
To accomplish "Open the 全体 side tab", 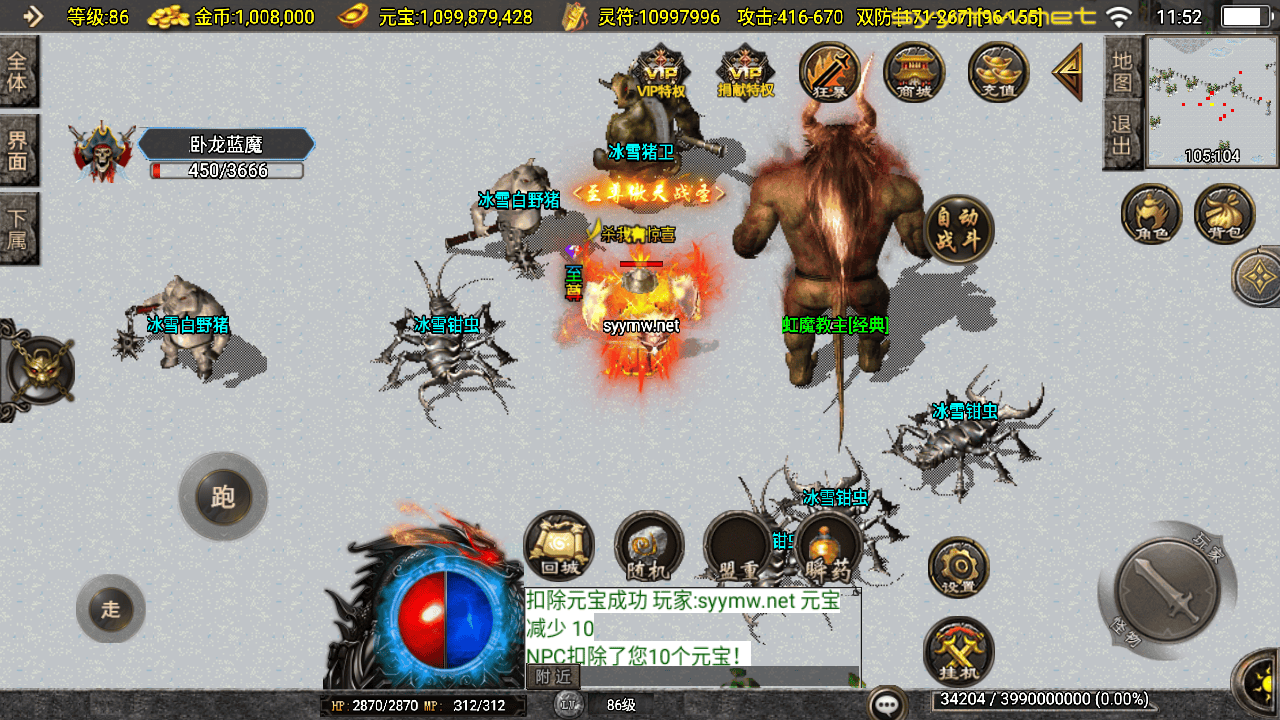I will pos(18,71).
